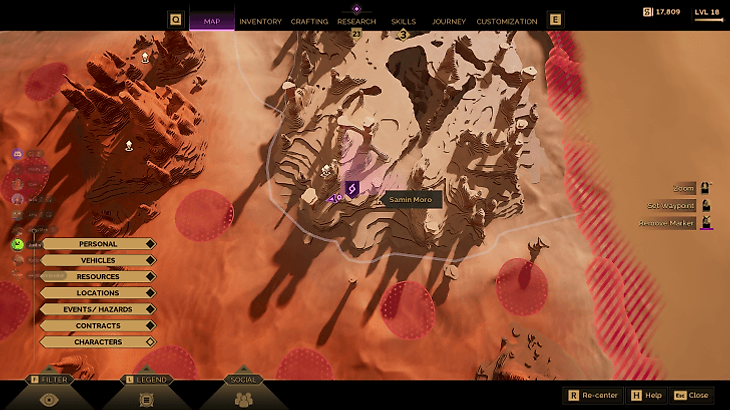The height and width of the screenshot is (410, 730).
Task: Toggle the Events/Hazards filter
Action: (x=98, y=309)
